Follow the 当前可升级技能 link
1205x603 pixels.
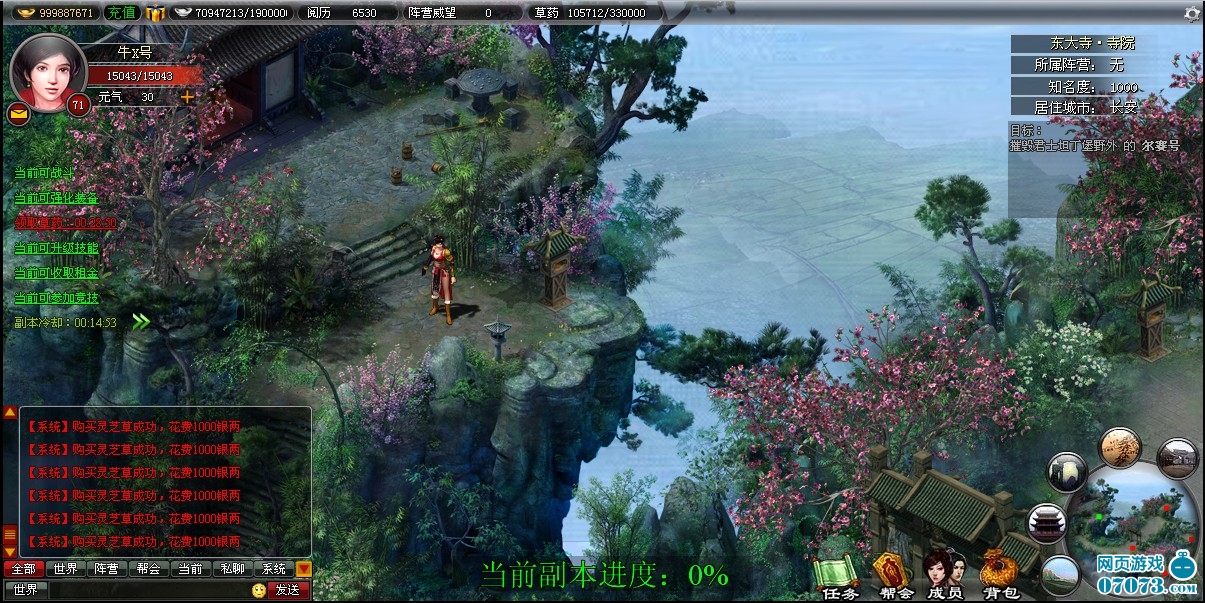pos(56,248)
